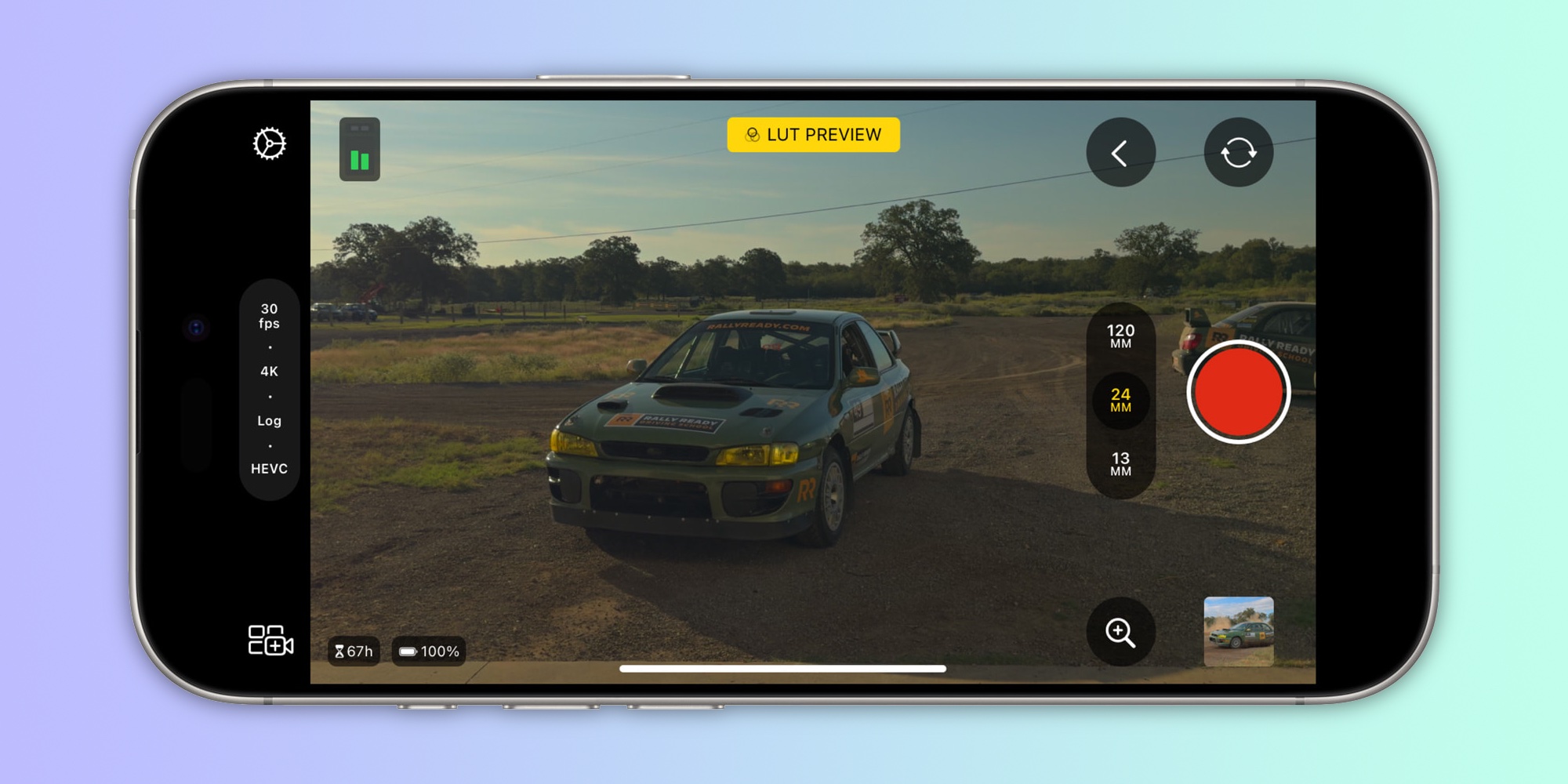This screenshot has width=1568, height=784.
Task: Select the 120MM telephoto lens
Action: [x=1121, y=337]
